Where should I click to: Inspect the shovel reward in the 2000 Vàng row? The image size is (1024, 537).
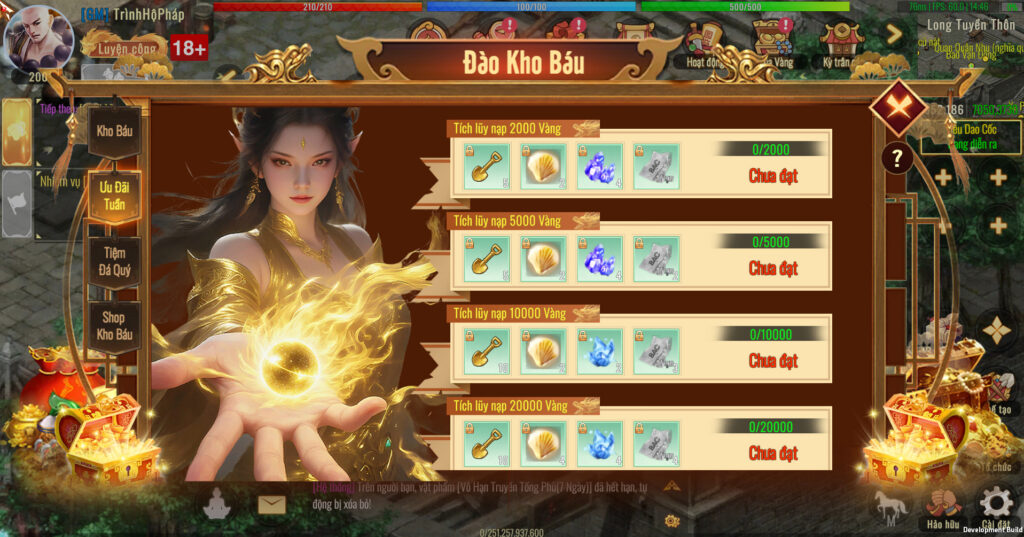487,166
